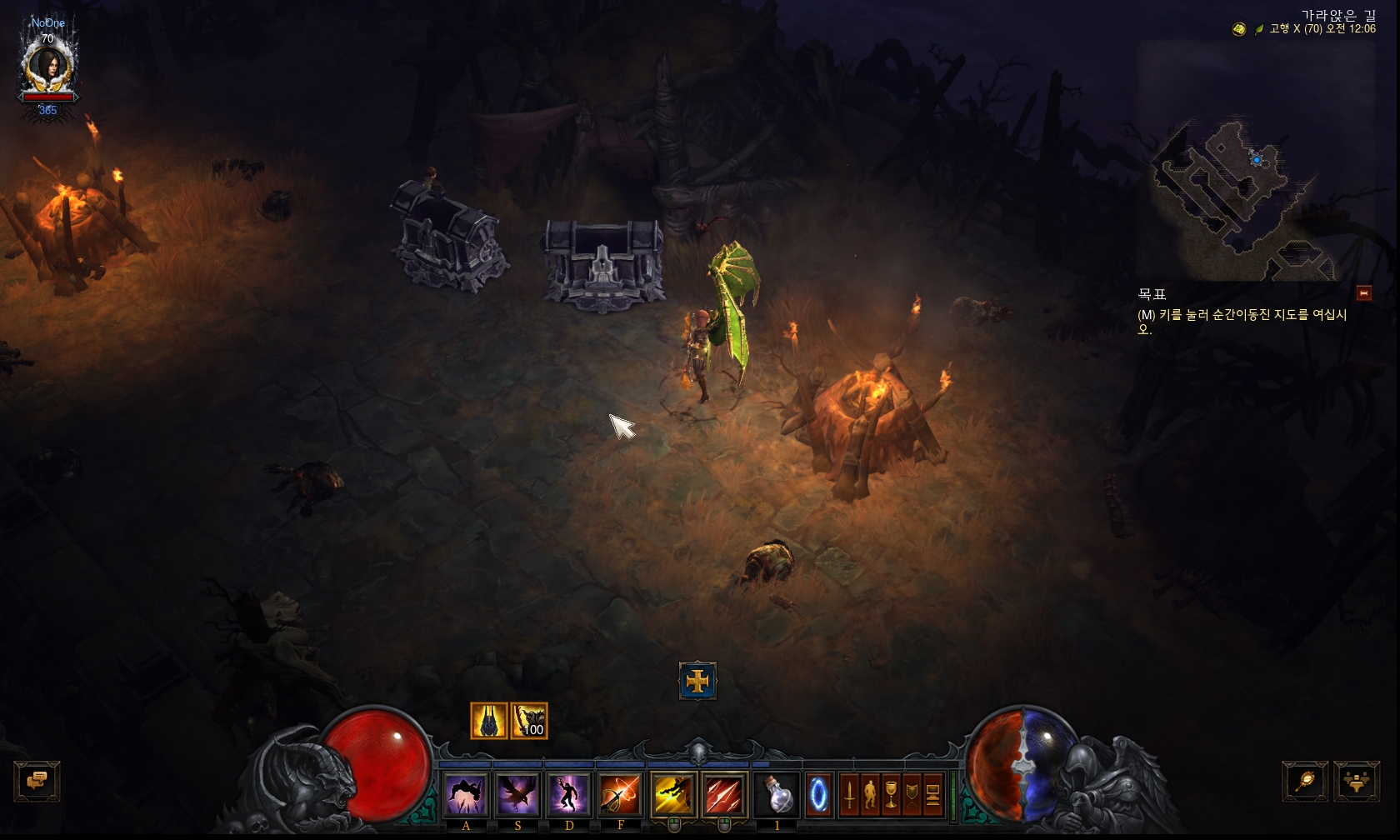Open the game menu computer icon
The height and width of the screenshot is (840, 1400).
[x=932, y=794]
